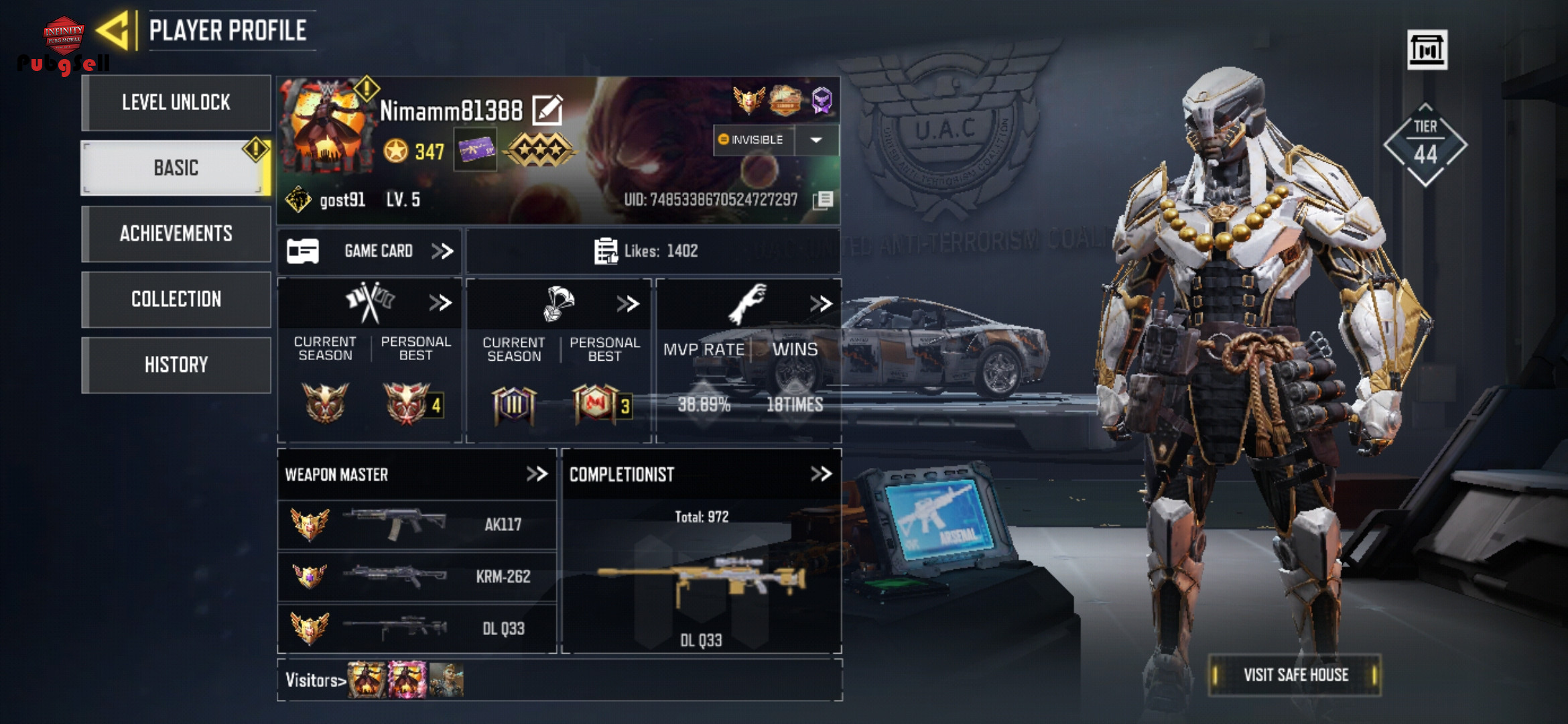Copy the player UID
The image size is (1568, 724).
pos(824,200)
